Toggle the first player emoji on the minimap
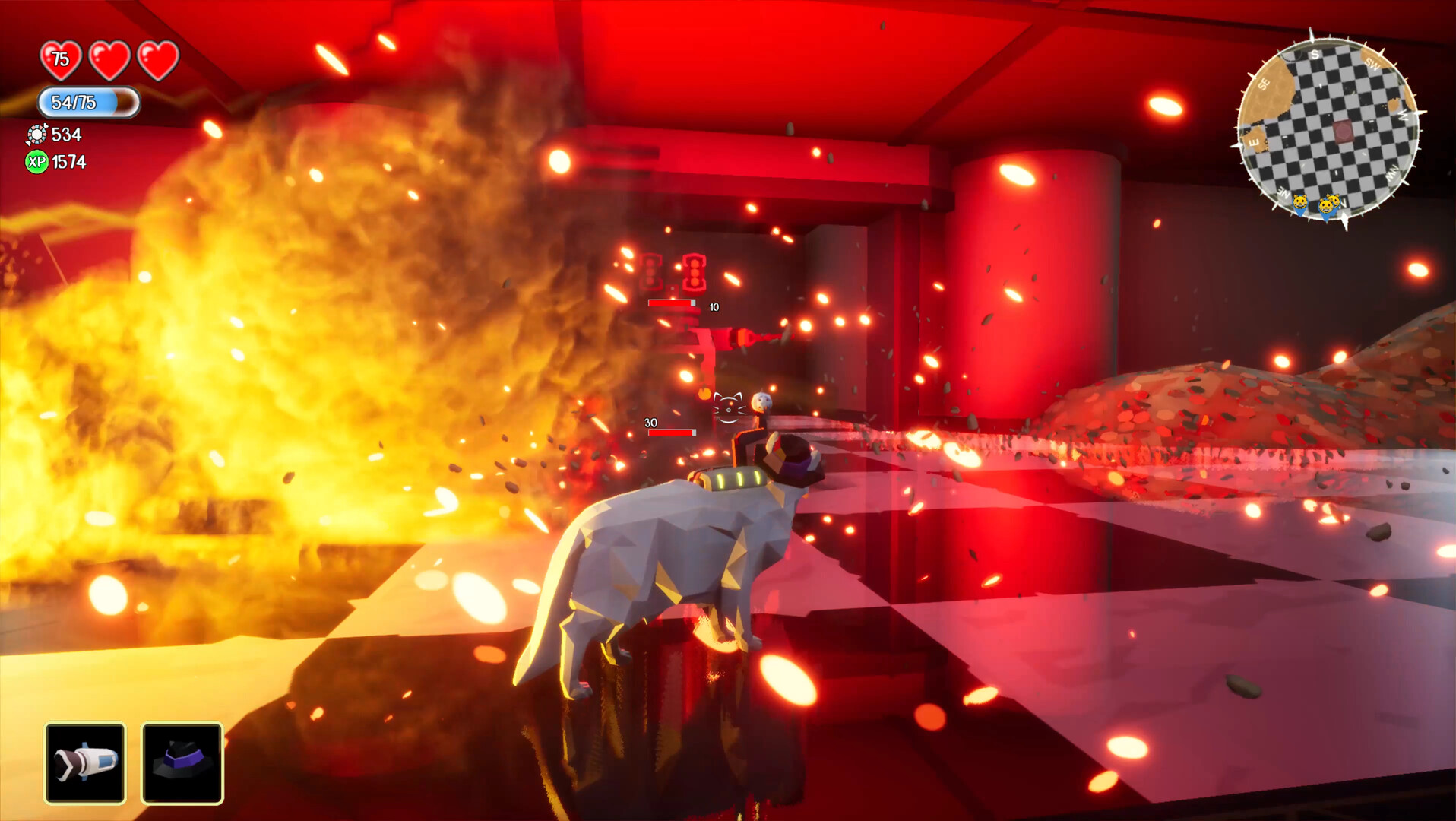This screenshot has height=821, width=1456. point(1299,202)
